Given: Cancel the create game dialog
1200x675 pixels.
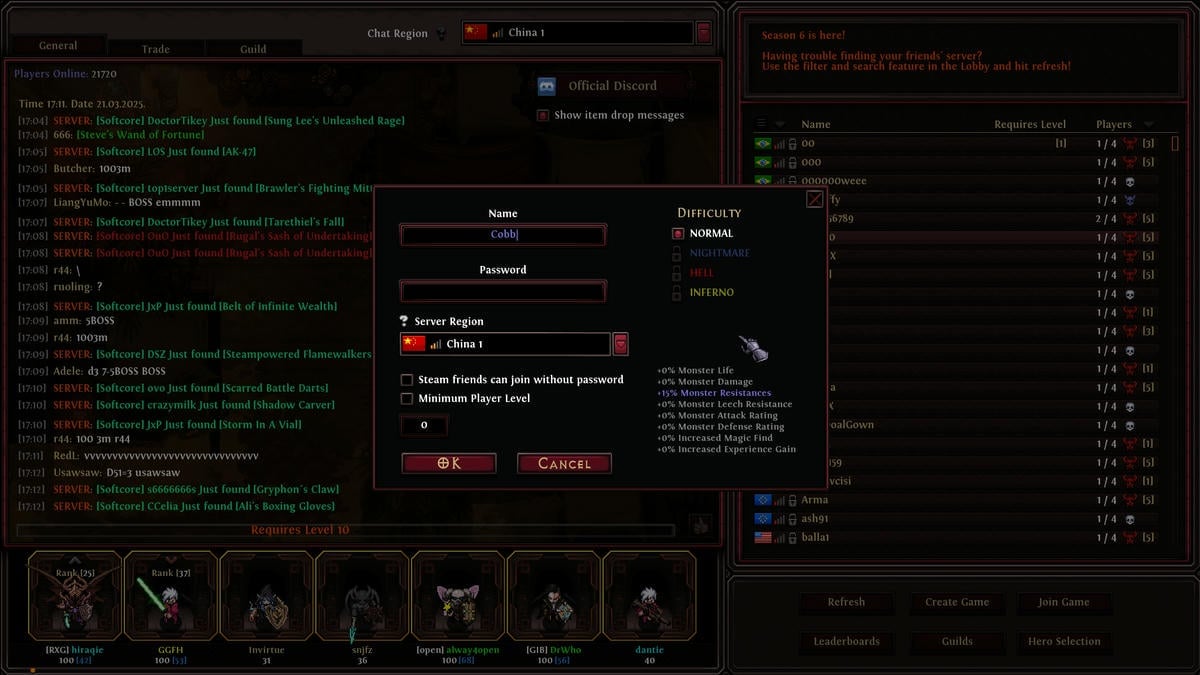Looking at the screenshot, I should coord(564,463).
